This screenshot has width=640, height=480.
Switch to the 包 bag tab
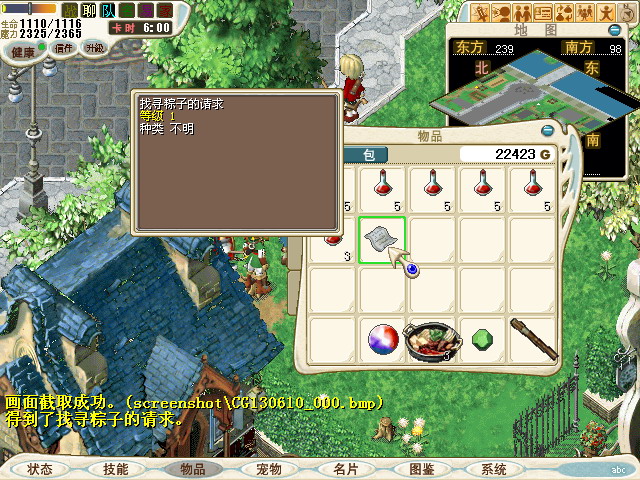[x=367, y=154]
